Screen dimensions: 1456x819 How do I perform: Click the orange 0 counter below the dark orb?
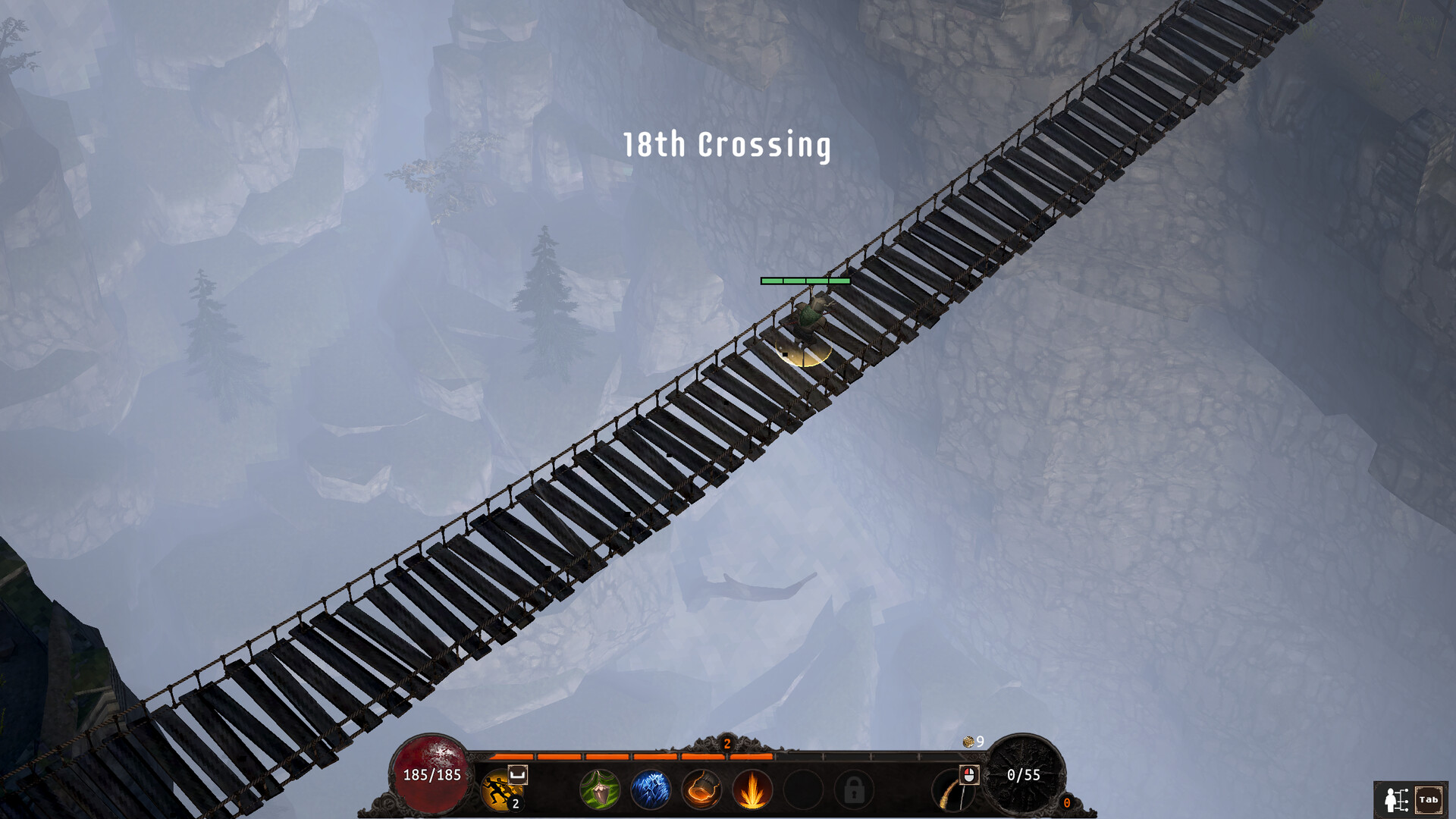1068,804
